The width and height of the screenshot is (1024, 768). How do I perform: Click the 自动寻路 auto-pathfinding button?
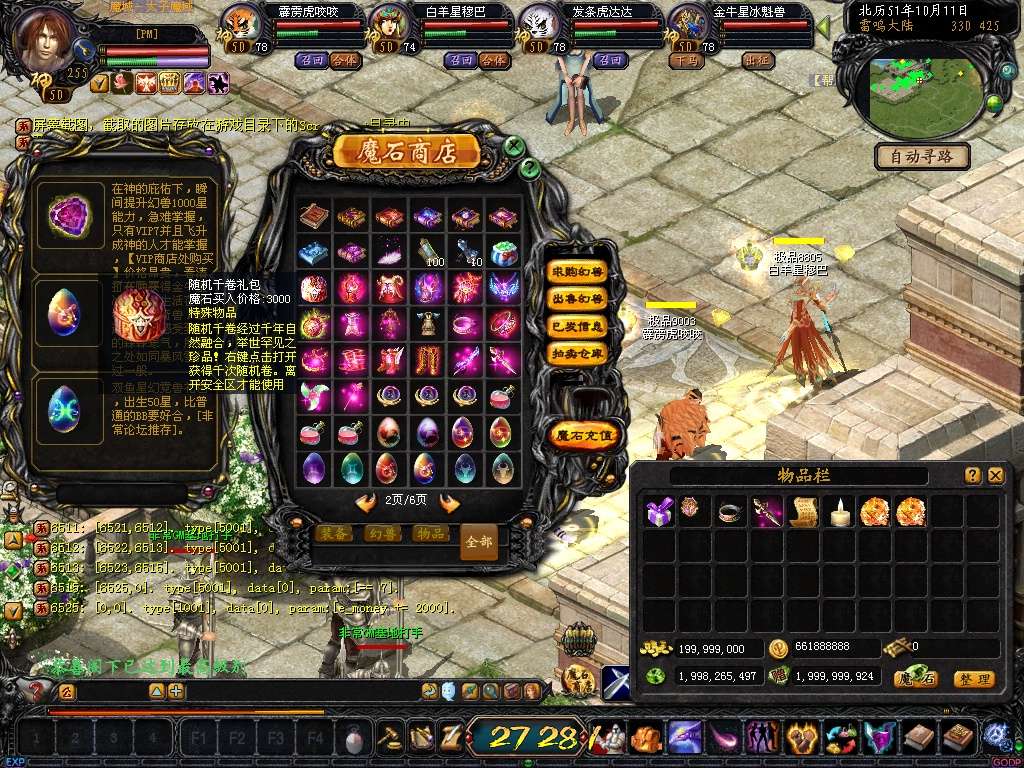click(x=922, y=156)
